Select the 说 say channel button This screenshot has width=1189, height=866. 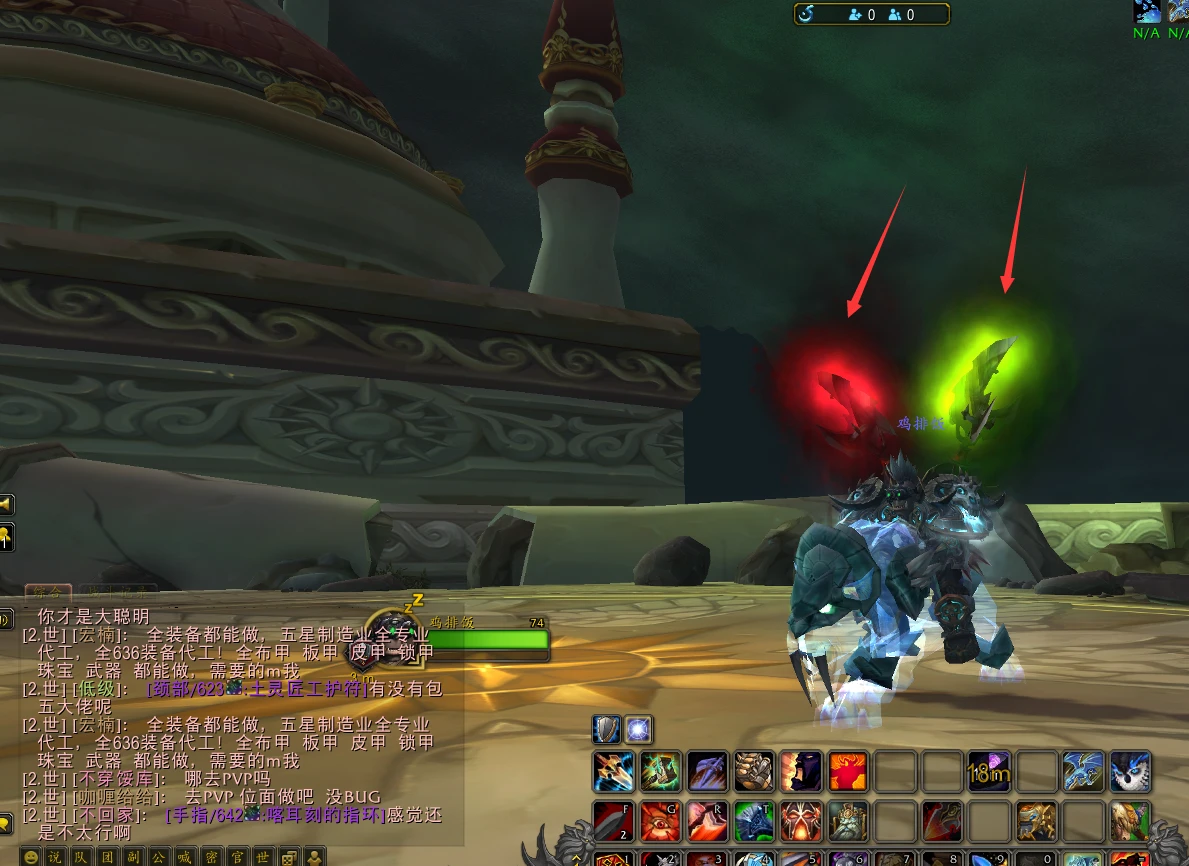point(55,857)
